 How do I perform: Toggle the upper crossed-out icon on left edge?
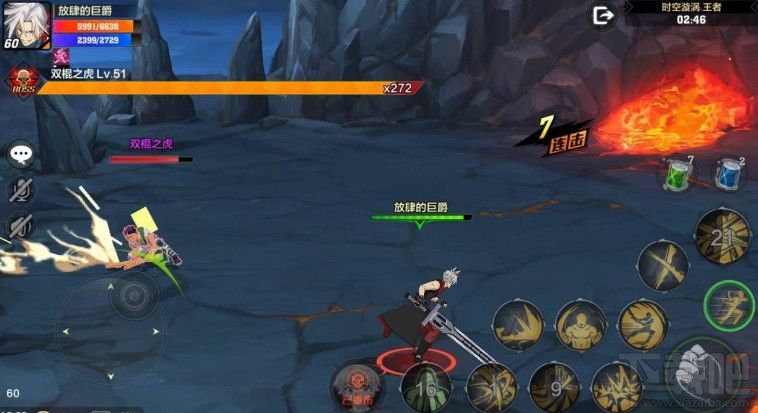pyautogui.click(x=21, y=189)
